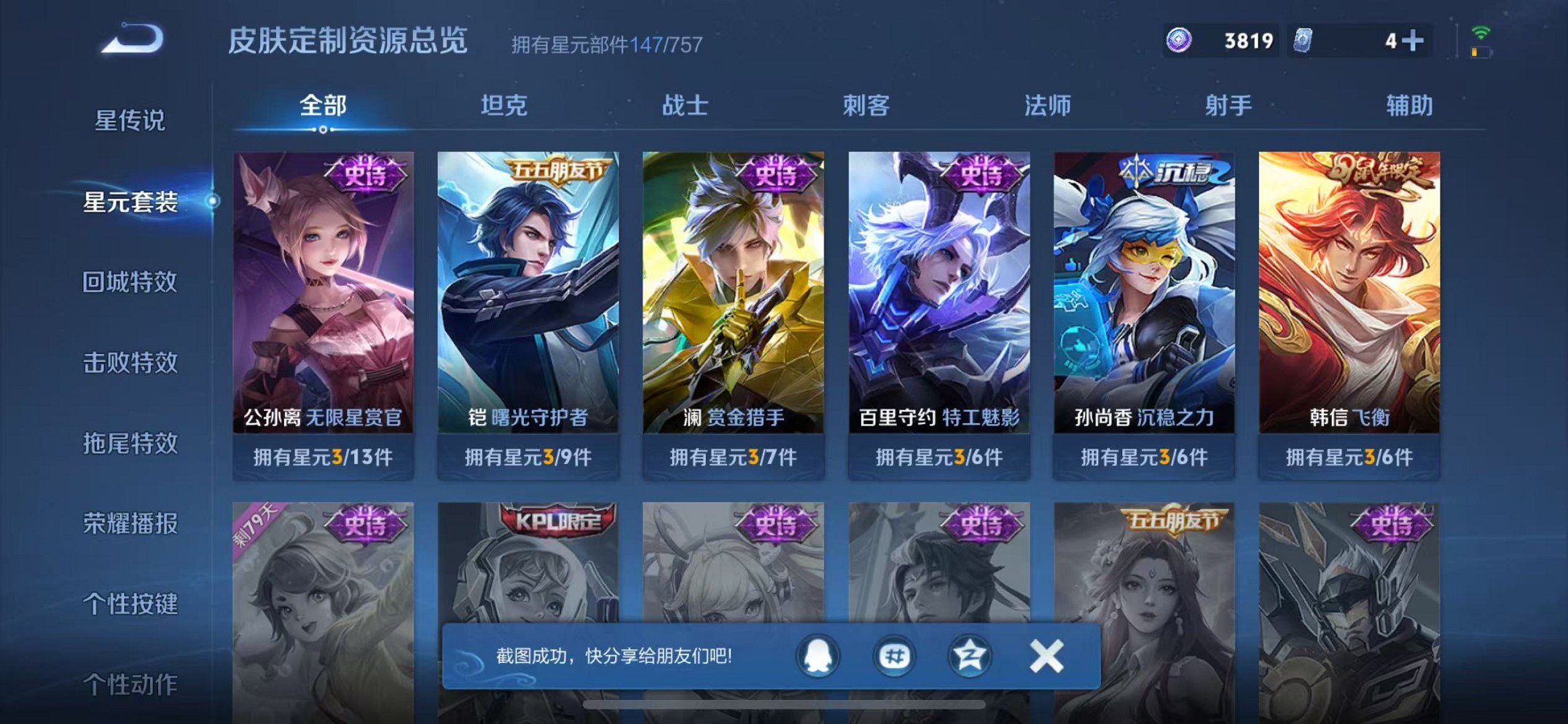Open the back arrow icon top left
The width and height of the screenshot is (1568, 724).
click(133, 42)
